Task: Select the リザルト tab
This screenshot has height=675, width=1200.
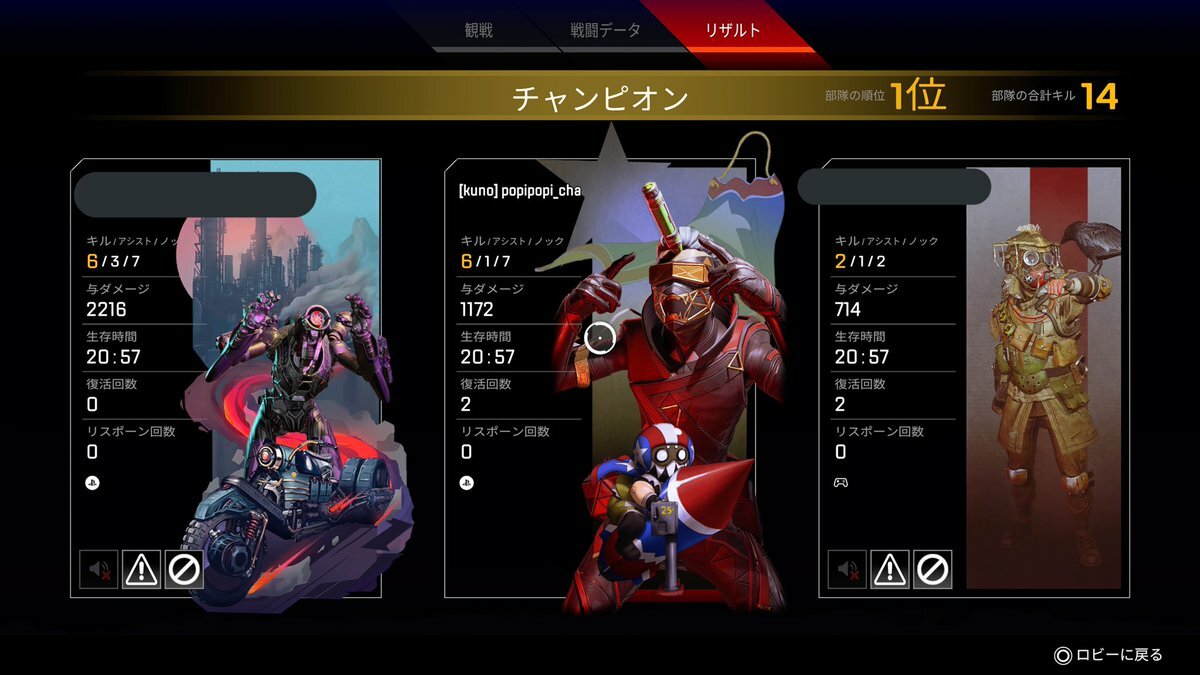Action: 732,30
